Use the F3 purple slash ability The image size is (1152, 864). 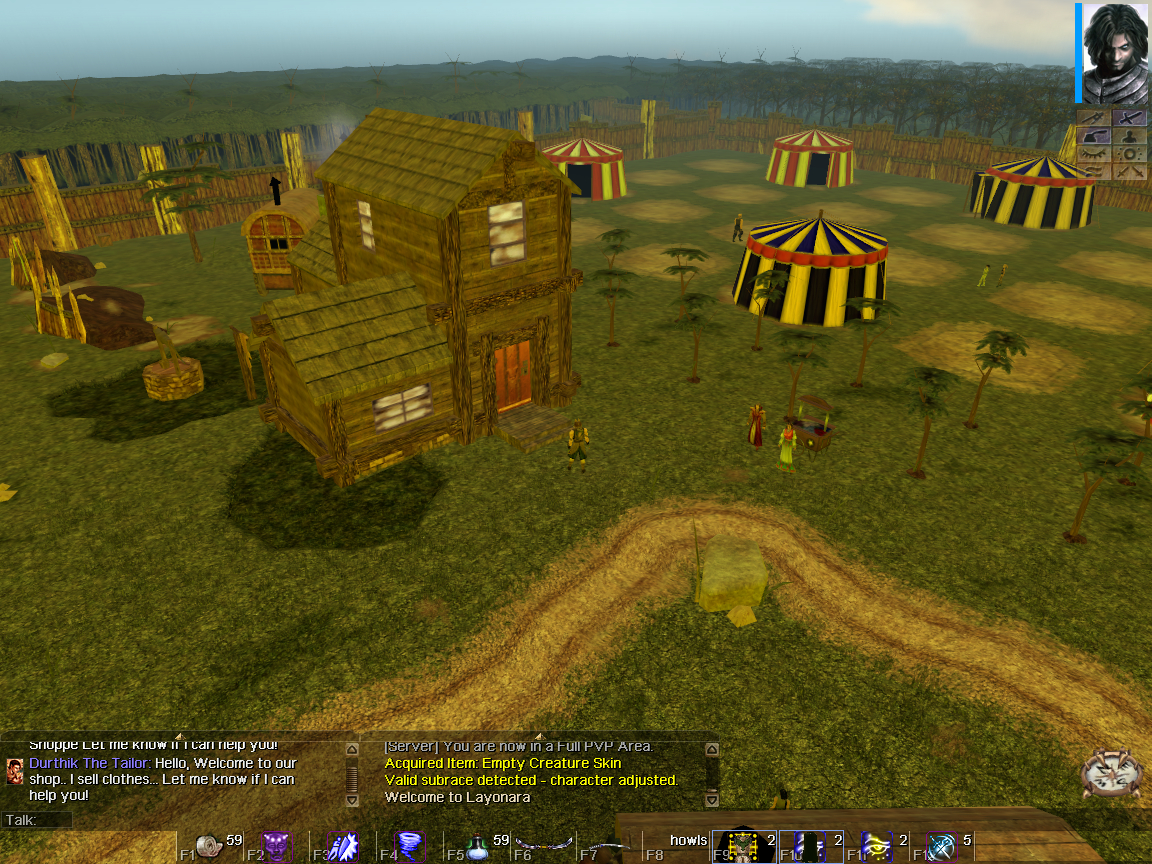(x=344, y=846)
